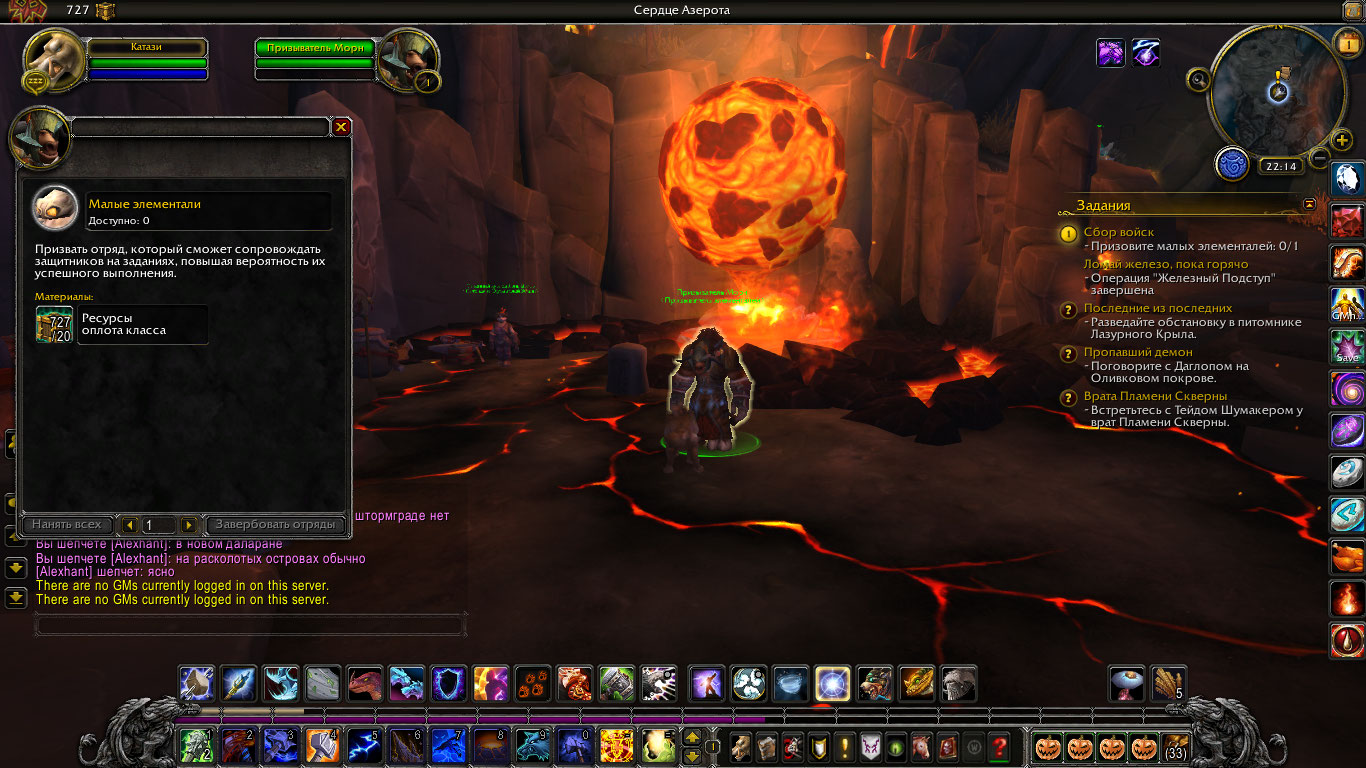Image resolution: width=1366 pixels, height=768 pixels.
Task: Select the 'Сбор войск' quest in tracker
Action: tap(1118, 232)
